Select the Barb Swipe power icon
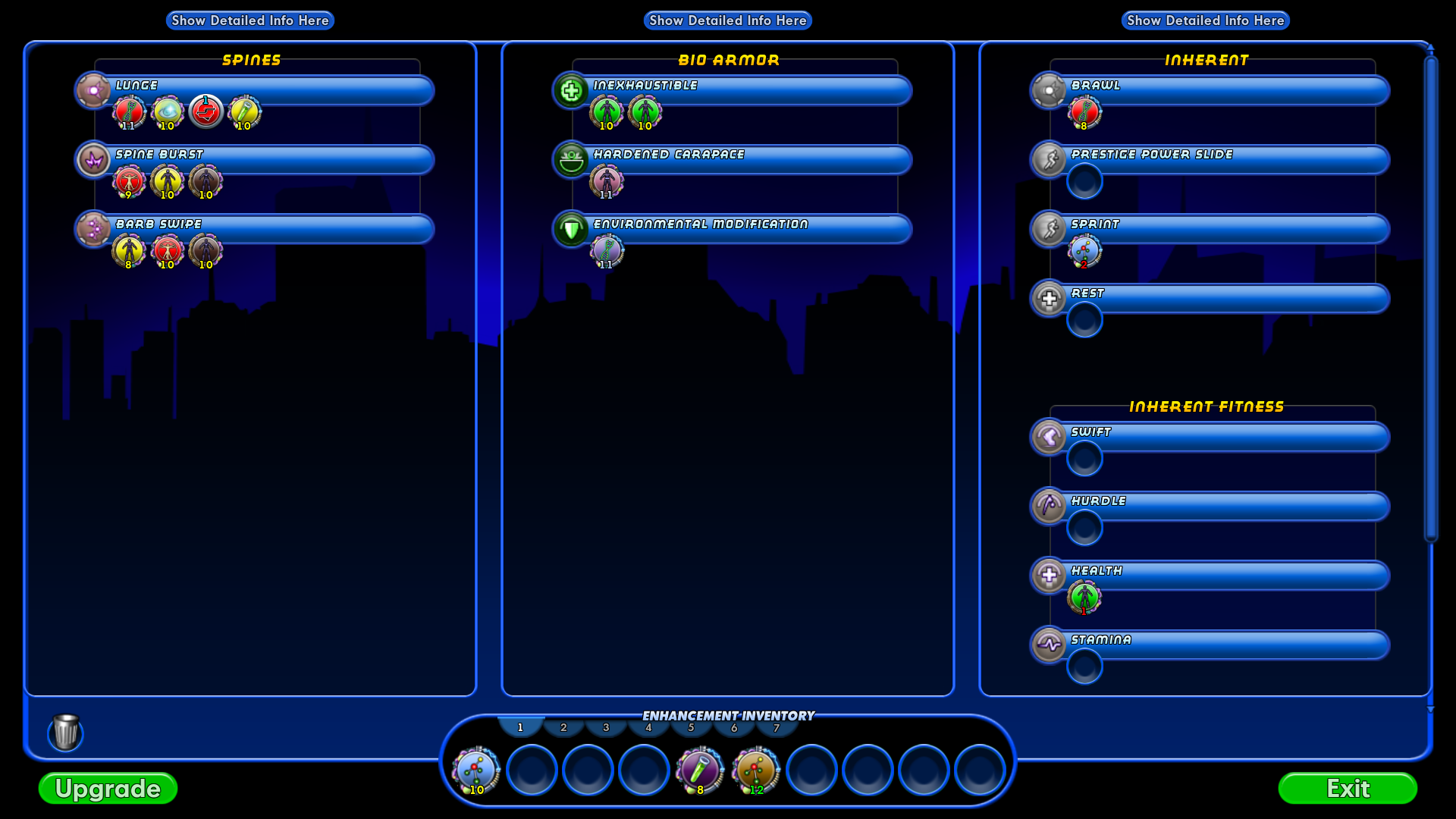Viewport: 1456px width, 819px height. point(93,229)
